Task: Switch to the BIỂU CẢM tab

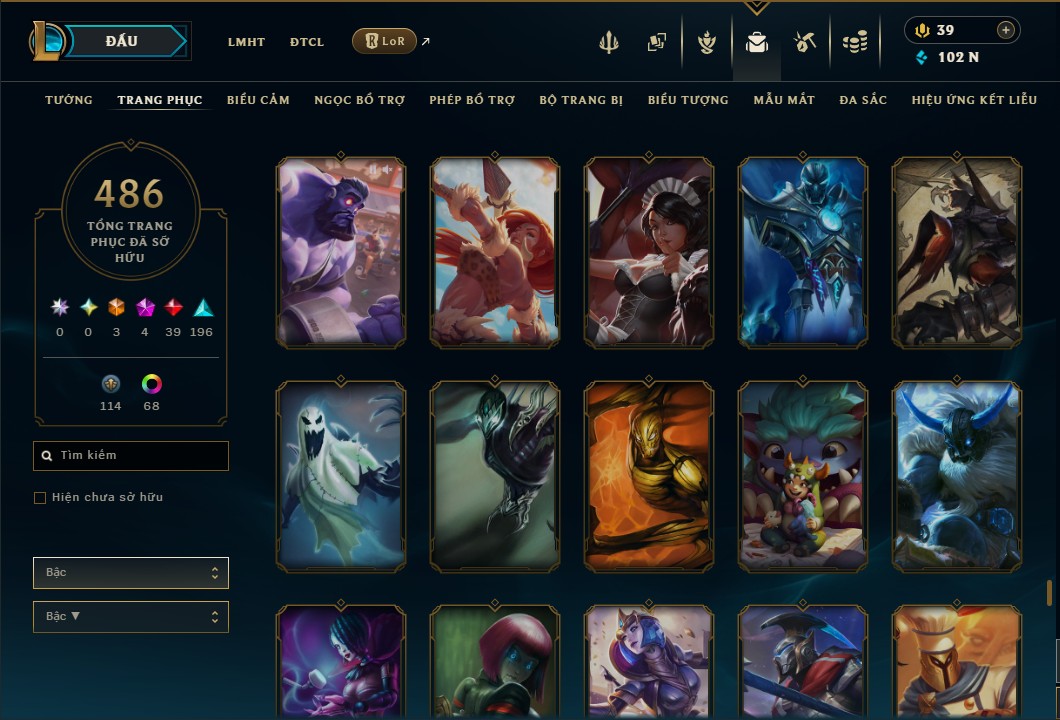Action: coord(258,100)
